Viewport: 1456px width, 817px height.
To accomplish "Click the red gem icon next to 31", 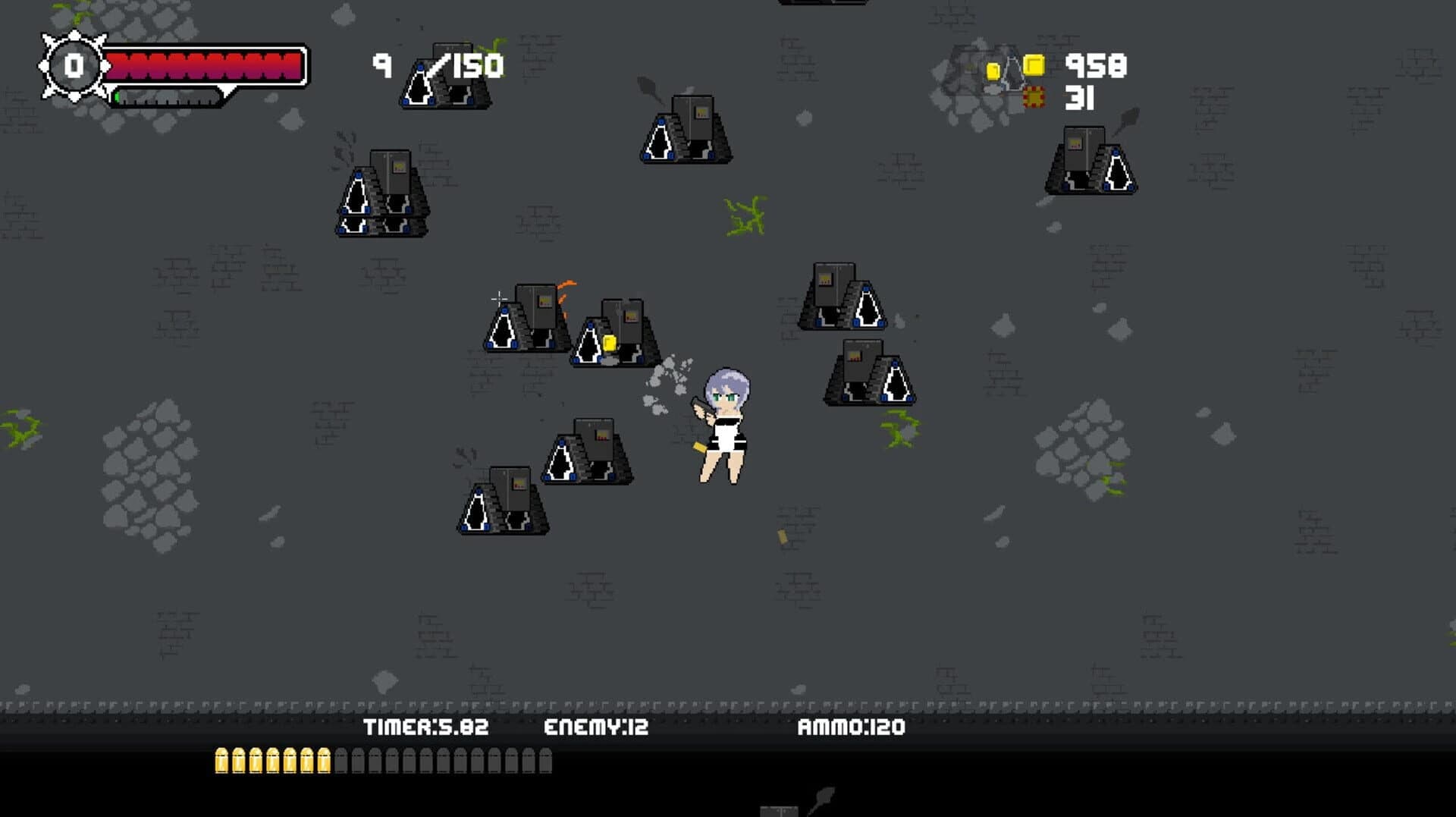I will pyautogui.click(x=1033, y=97).
